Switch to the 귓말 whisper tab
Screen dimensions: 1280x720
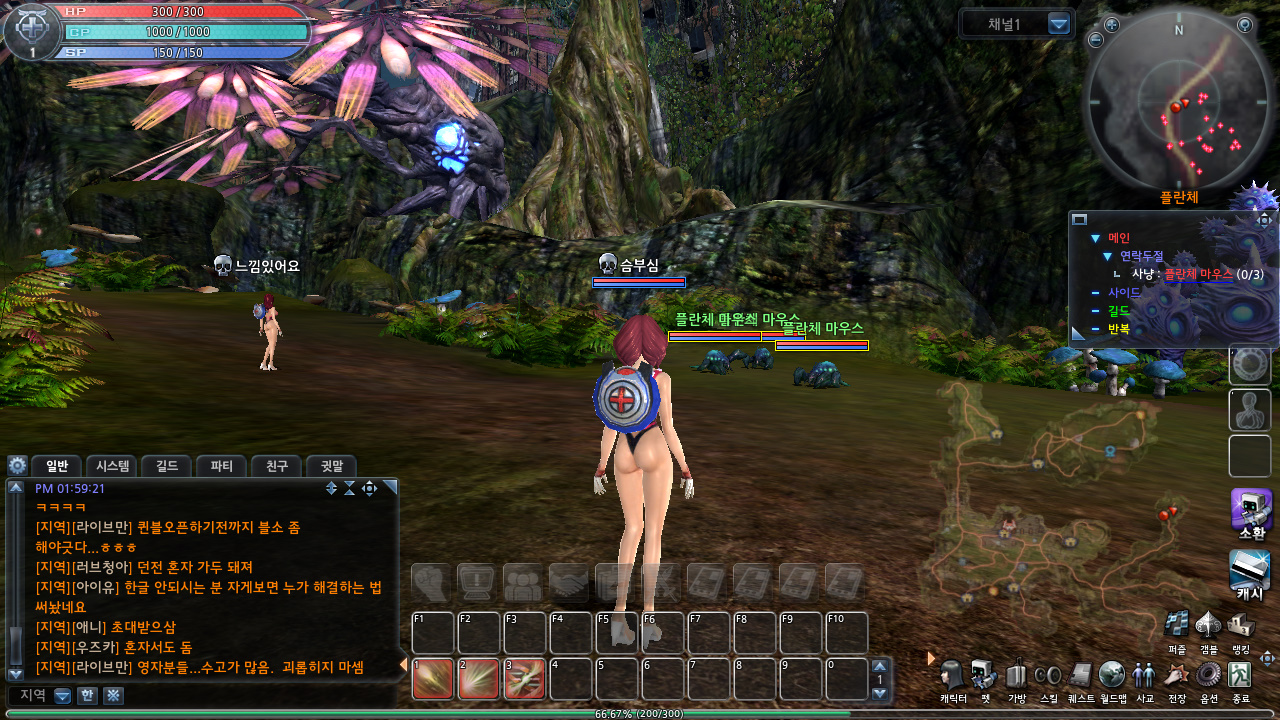click(331, 466)
